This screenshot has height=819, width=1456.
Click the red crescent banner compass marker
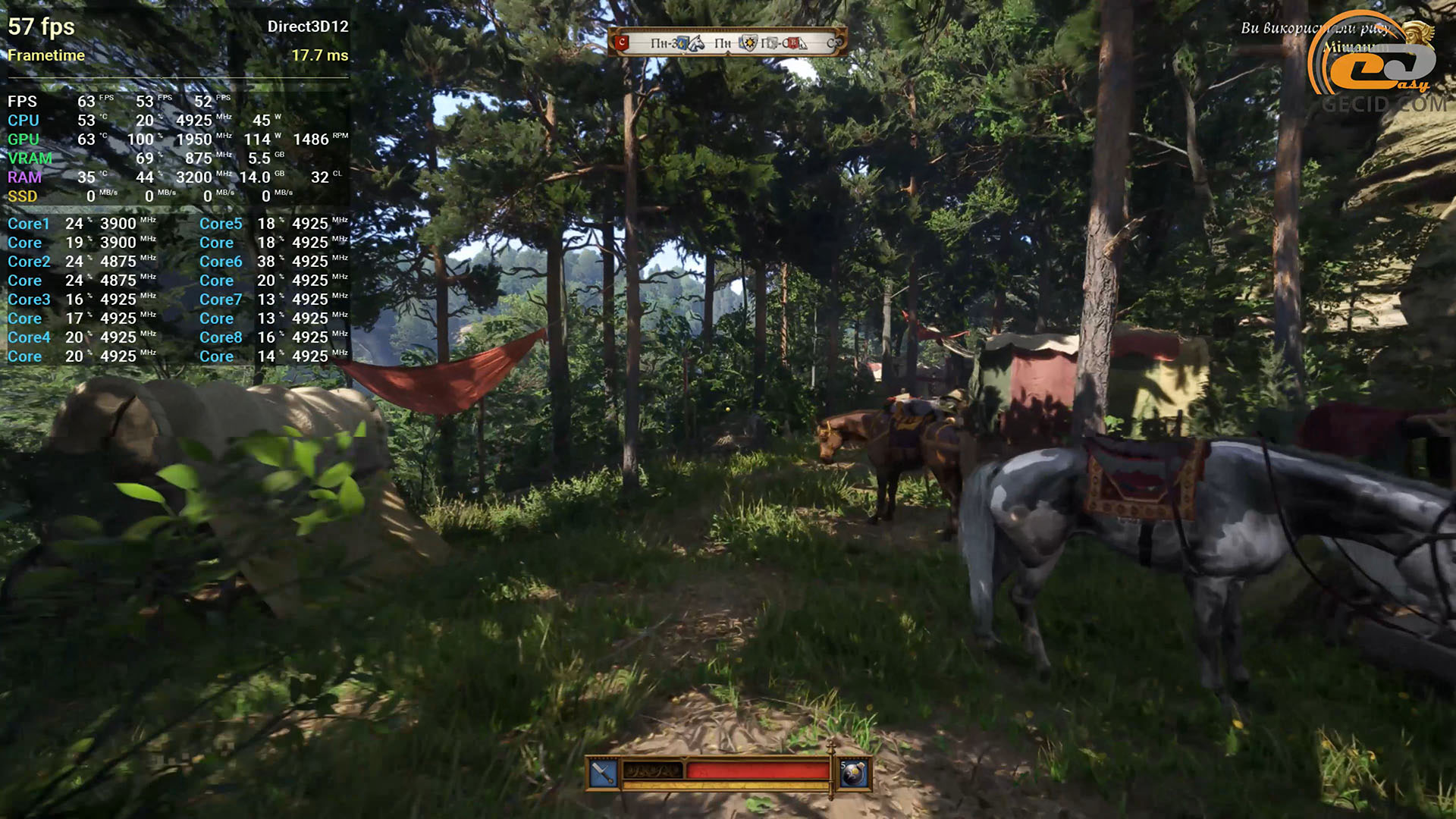(x=622, y=42)
